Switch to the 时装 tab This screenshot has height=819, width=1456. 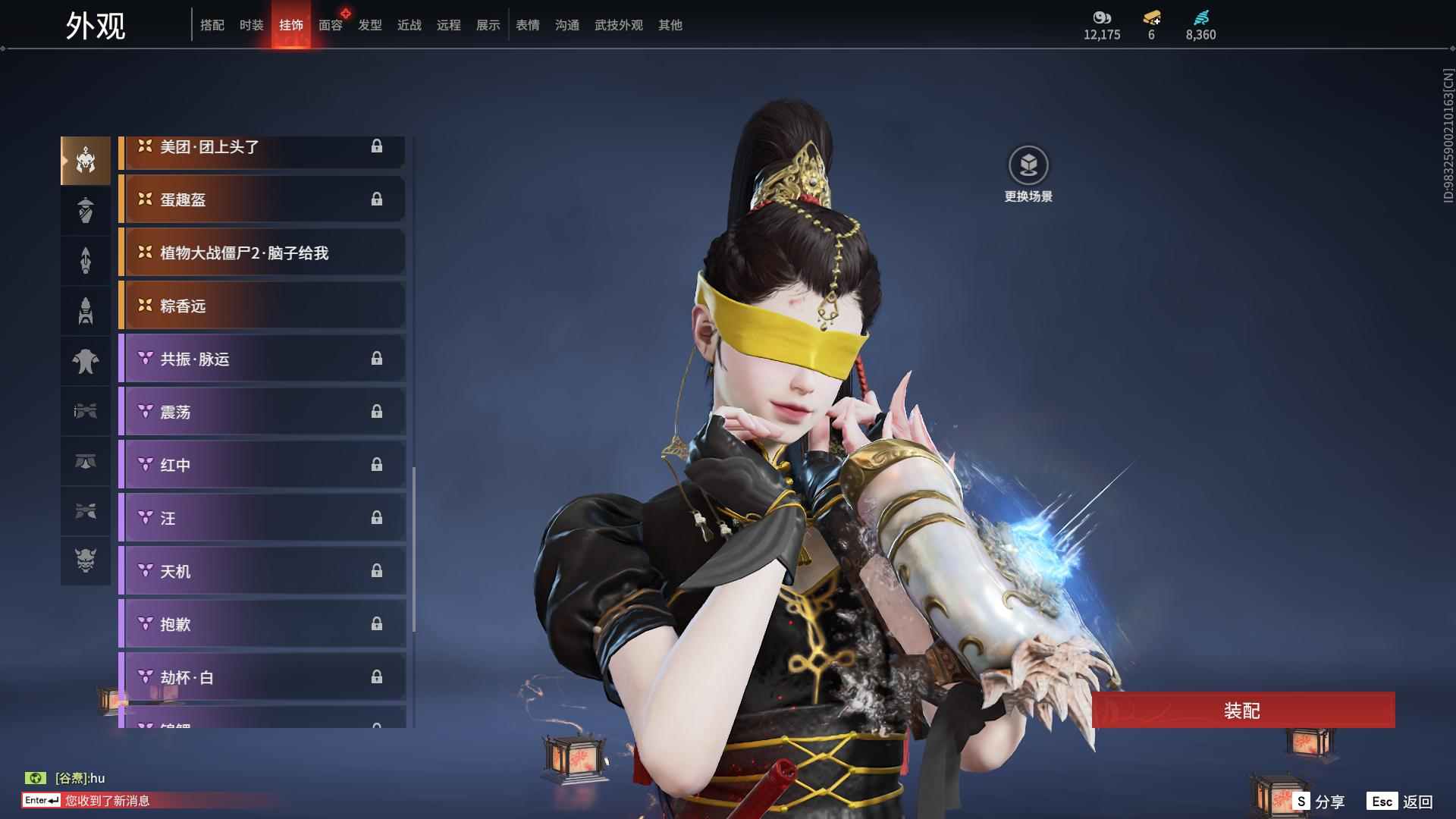pyautogui.click(x=252, y=25)
